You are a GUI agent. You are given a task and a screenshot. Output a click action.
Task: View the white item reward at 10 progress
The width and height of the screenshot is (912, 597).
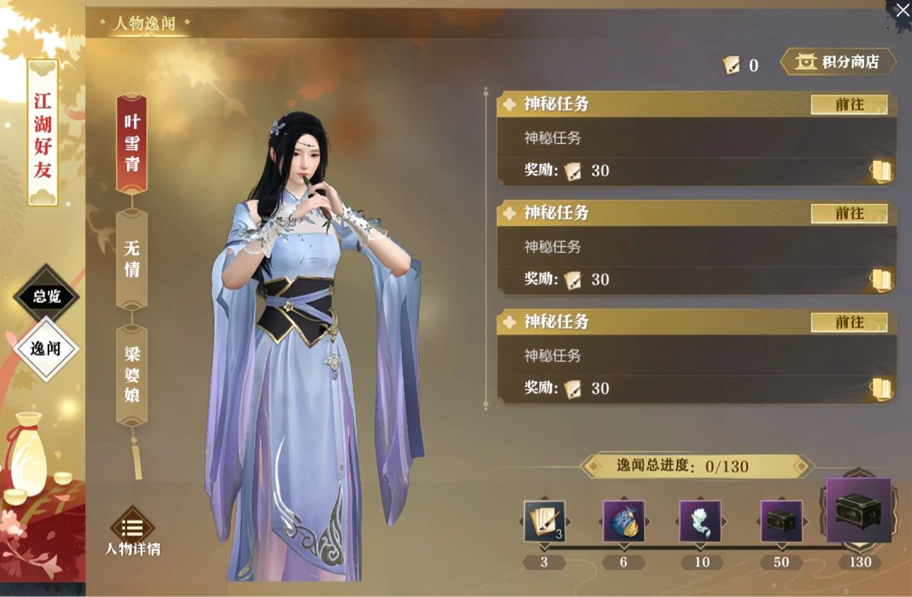point(700,521)
